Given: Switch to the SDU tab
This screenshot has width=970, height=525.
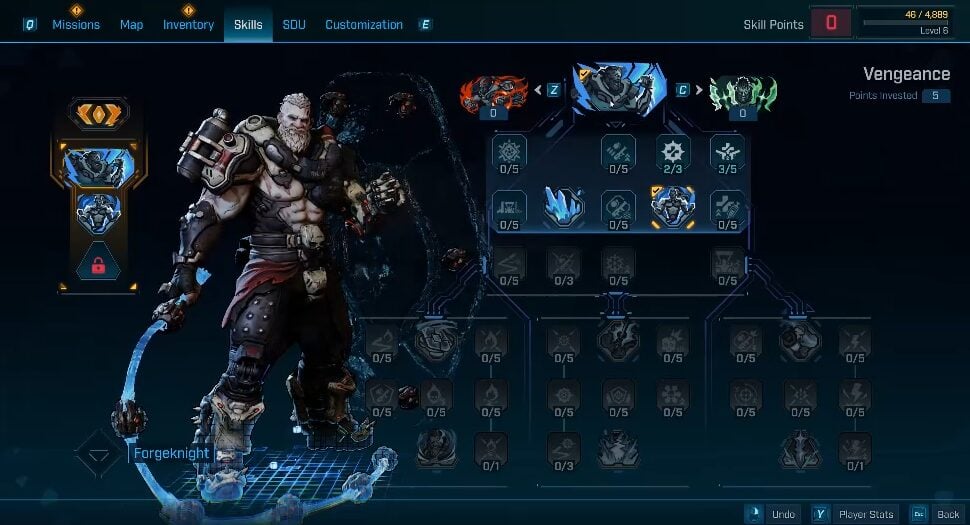Looking at the screenshot, I should pyautogui.click(x=294, y=24).
